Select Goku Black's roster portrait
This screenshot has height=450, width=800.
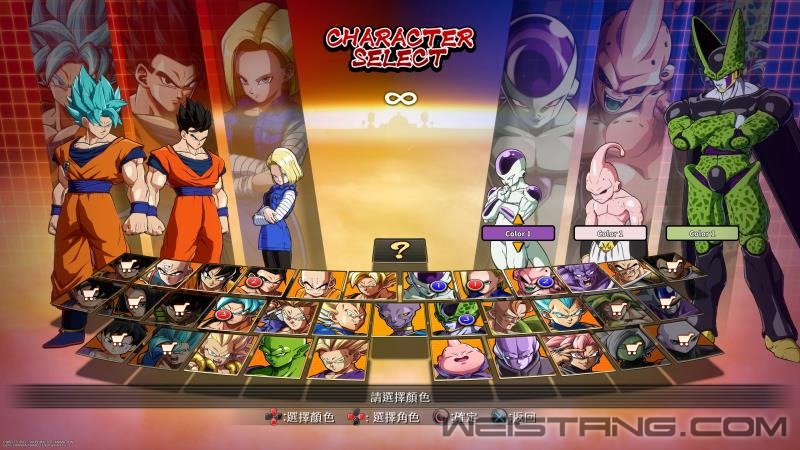[575, 351]
